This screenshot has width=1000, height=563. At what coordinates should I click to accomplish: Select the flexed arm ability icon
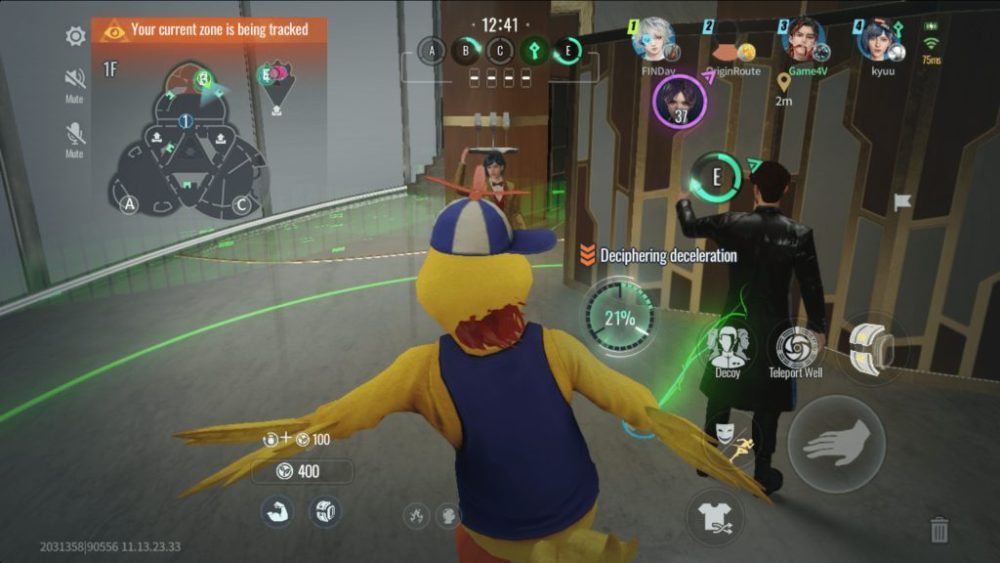pos(275,511)
